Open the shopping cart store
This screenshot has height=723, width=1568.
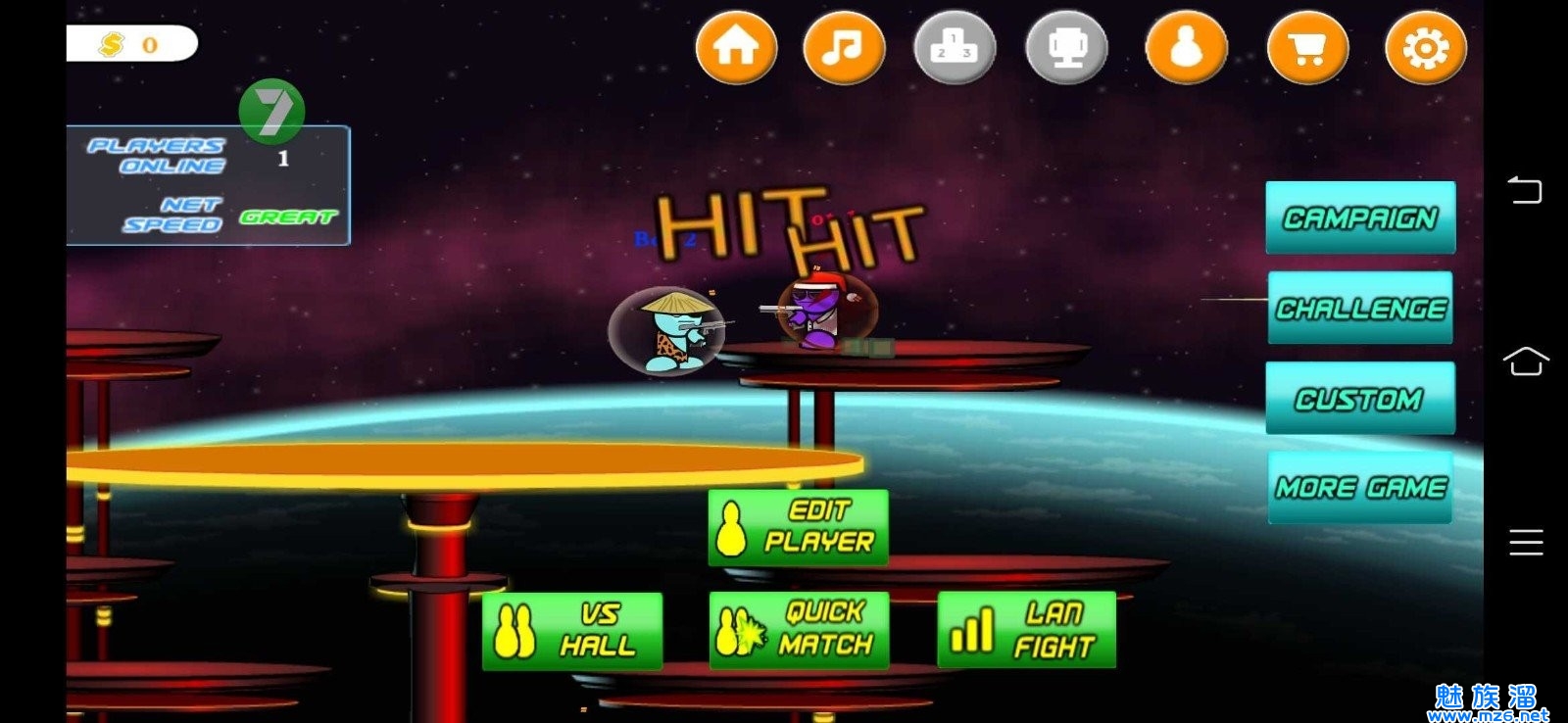(1307, 47)
